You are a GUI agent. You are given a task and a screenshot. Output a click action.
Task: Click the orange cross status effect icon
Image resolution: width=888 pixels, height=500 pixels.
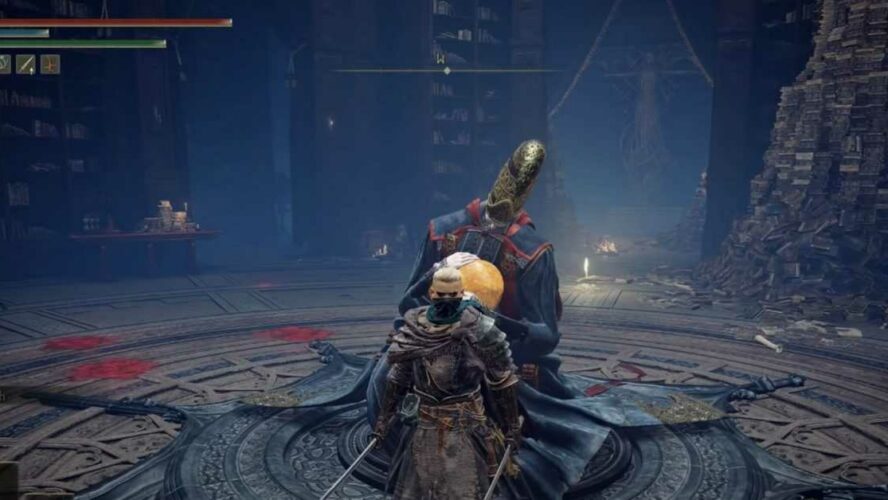(x=50, y=64)
